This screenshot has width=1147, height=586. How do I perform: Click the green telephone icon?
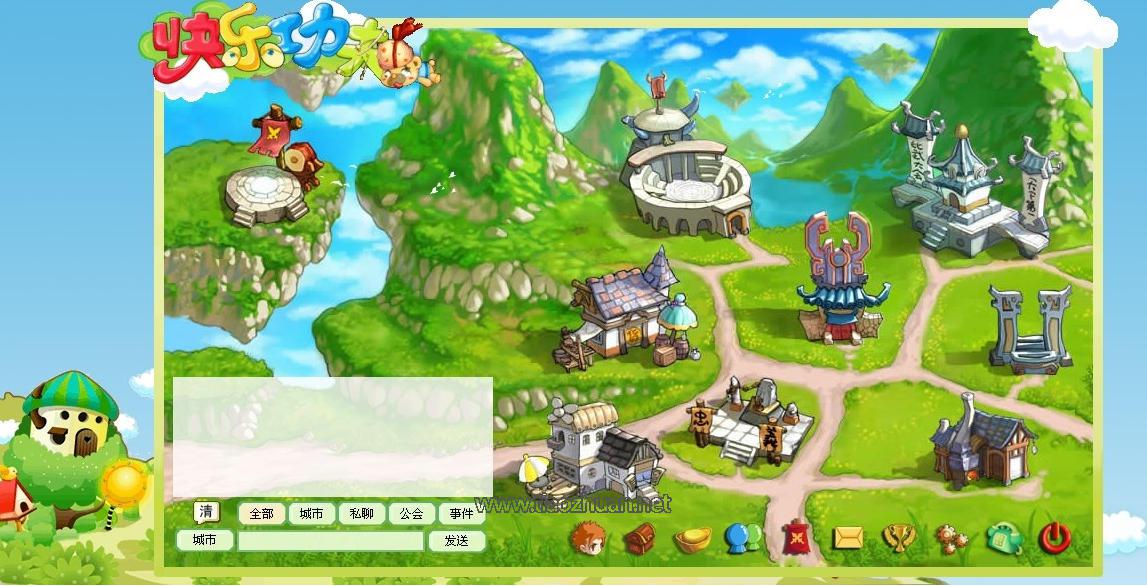click(x=1003, y=538)
